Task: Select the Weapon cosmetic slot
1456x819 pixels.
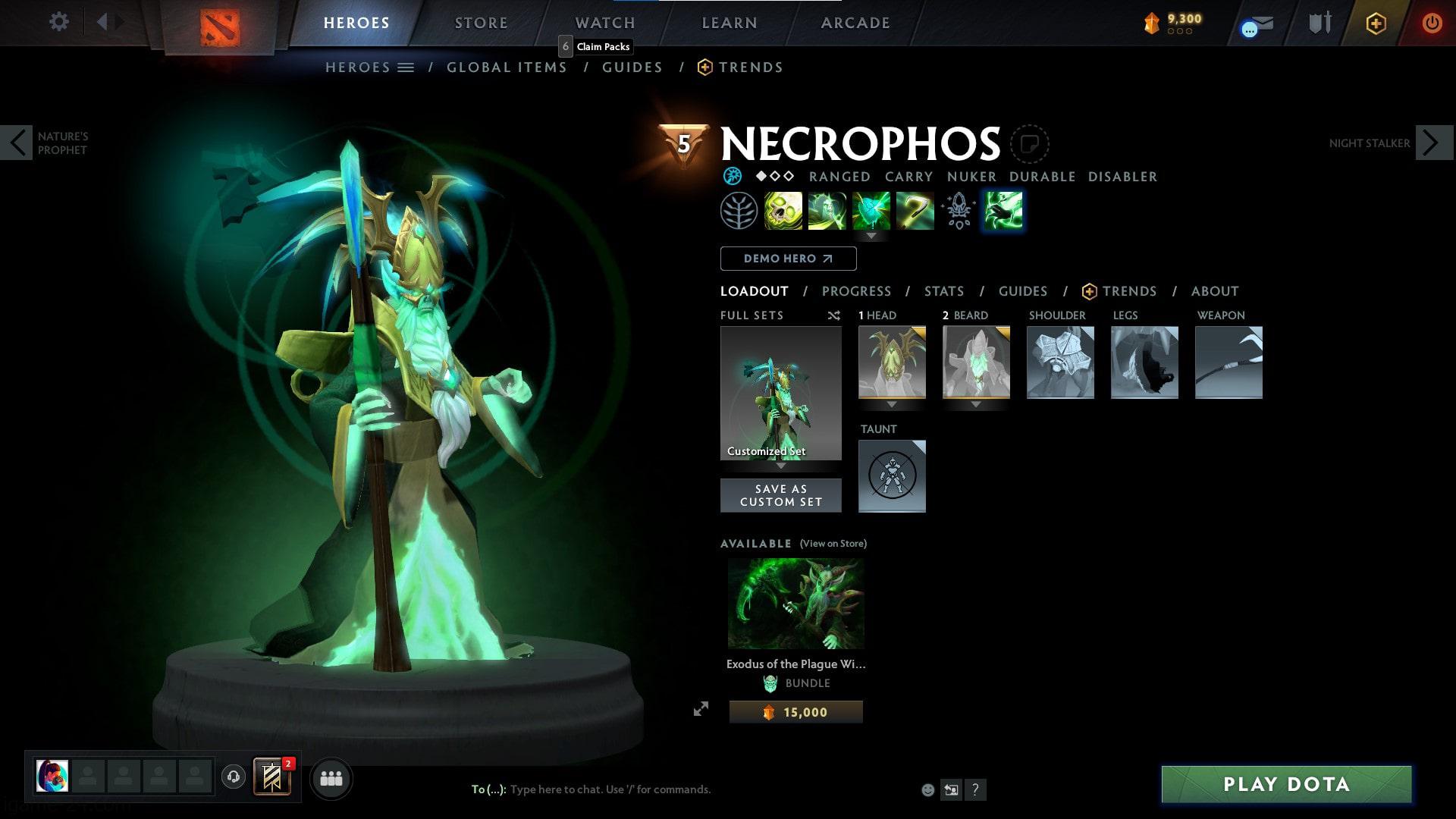Action: (x=1228, y=362)
